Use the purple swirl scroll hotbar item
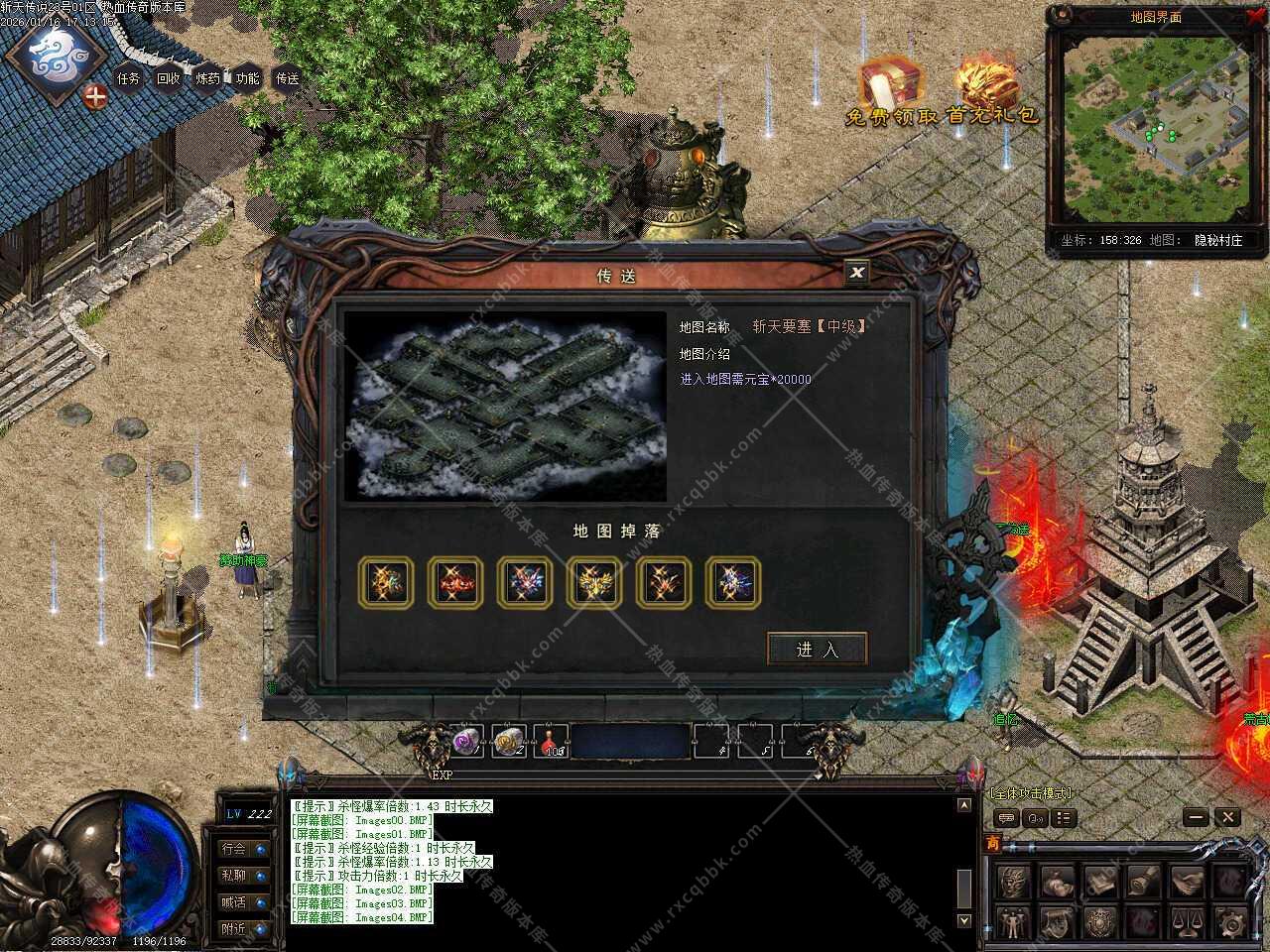 (466, 740)
